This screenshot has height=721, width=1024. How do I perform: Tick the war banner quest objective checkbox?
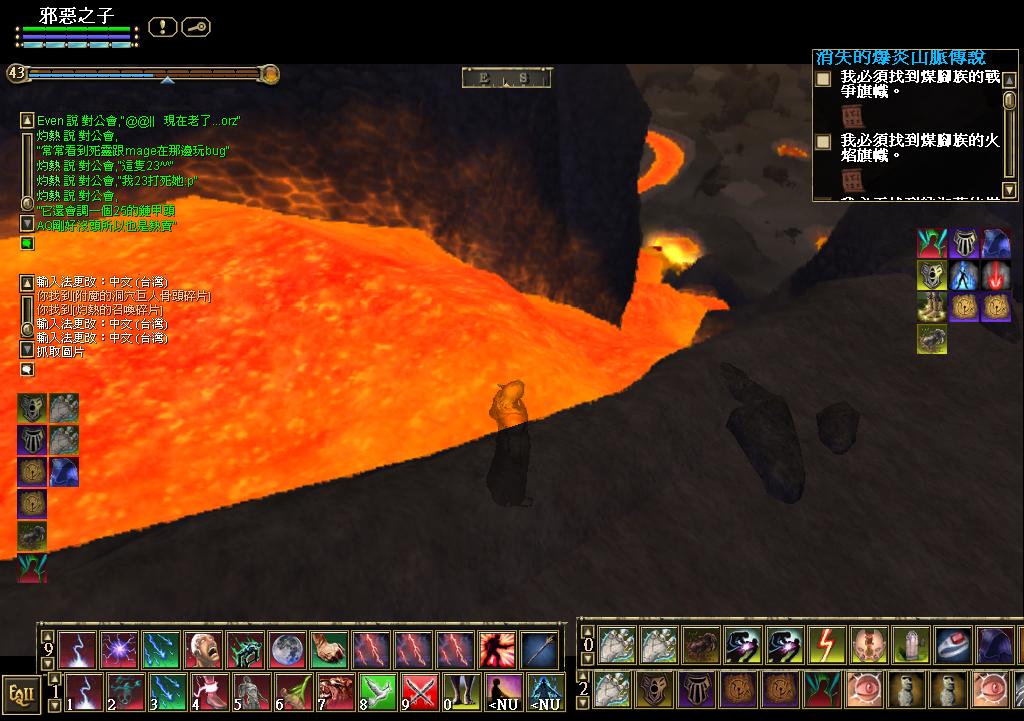point(823,78)
